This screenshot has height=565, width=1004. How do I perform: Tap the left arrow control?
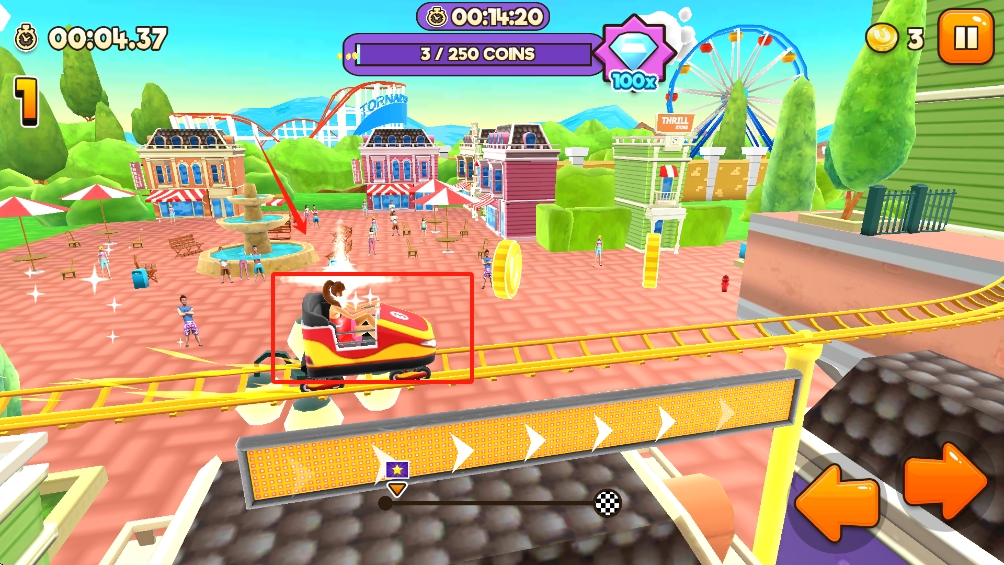tap(837, 496)
